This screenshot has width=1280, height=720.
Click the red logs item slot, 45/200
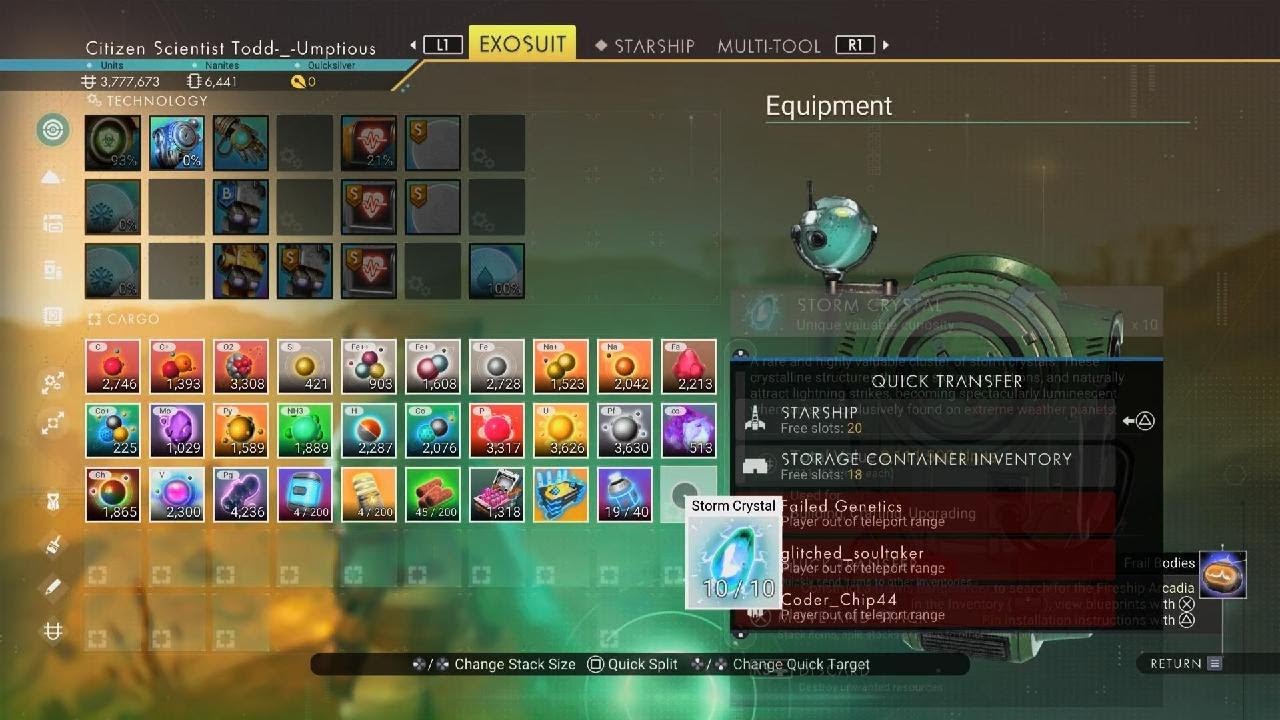[x=433, y=495]
